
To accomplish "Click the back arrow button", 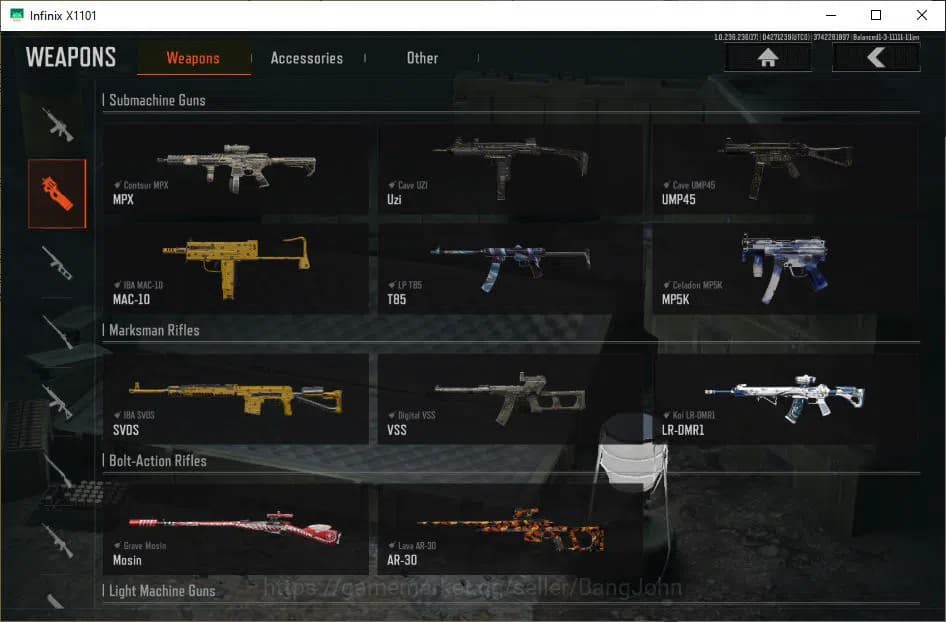I will 876,58.
